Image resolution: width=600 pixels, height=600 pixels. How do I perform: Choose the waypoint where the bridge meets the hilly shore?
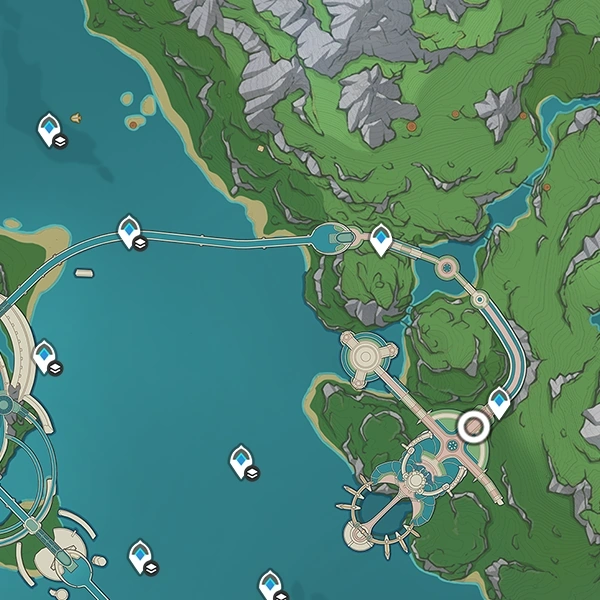pyautogui.click(x=381, y=239)
